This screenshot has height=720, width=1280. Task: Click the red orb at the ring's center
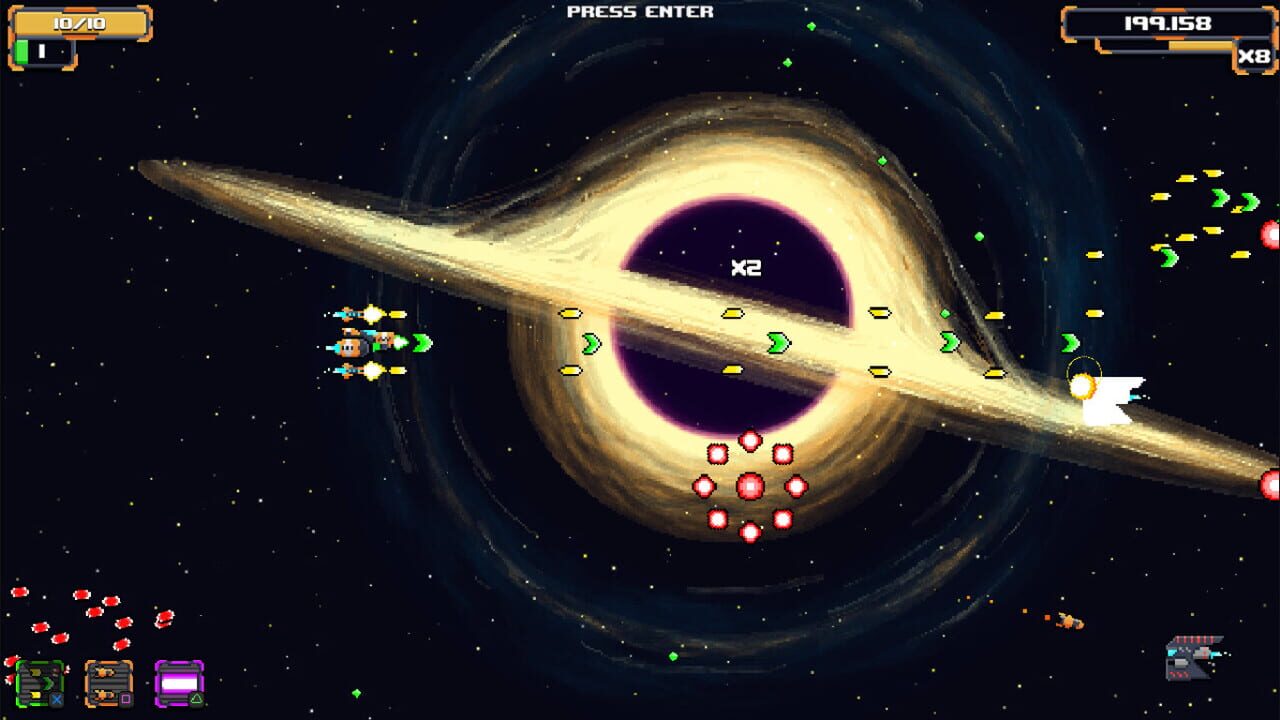pos(751,486)
